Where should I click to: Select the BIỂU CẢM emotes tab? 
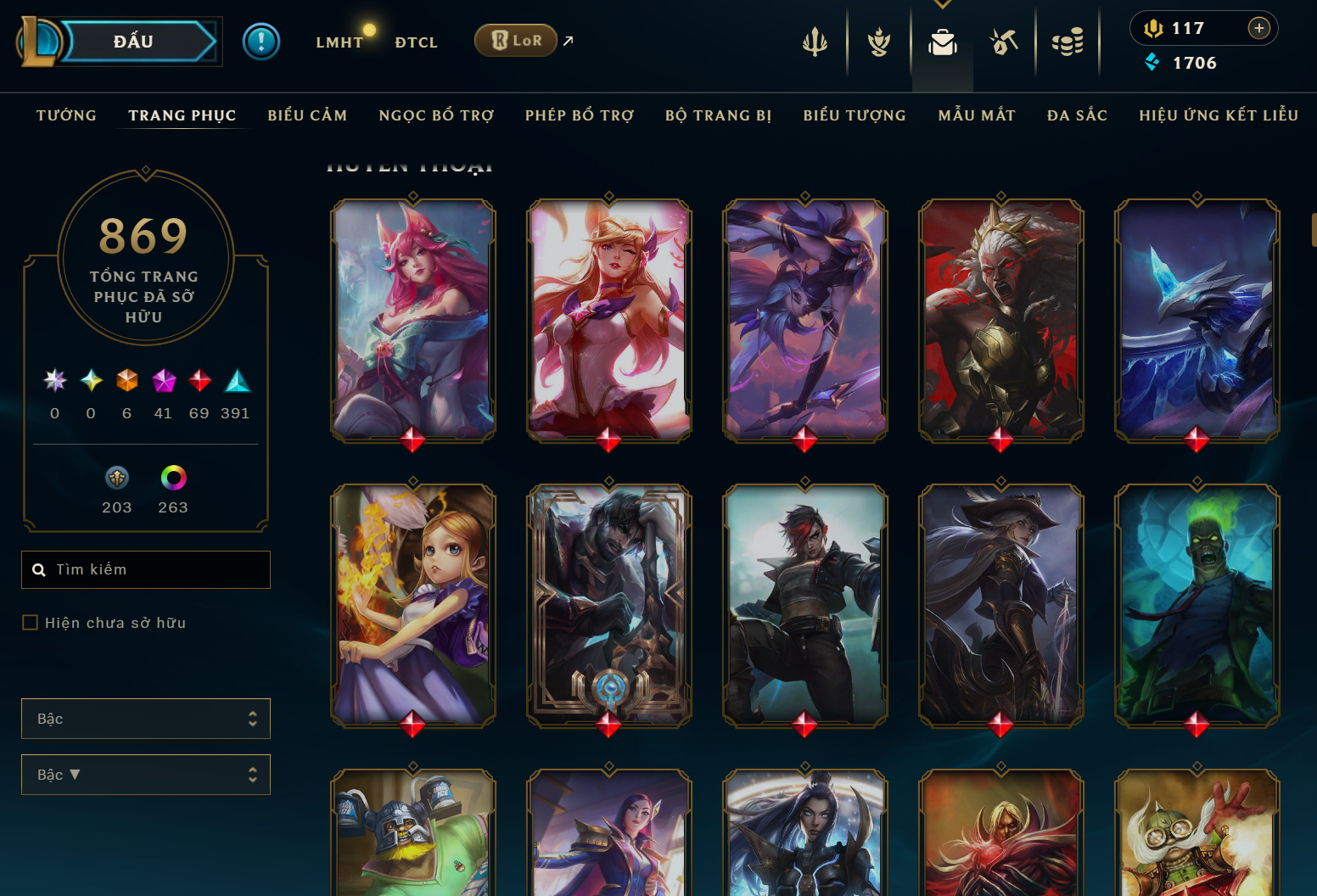coord(307,115)
